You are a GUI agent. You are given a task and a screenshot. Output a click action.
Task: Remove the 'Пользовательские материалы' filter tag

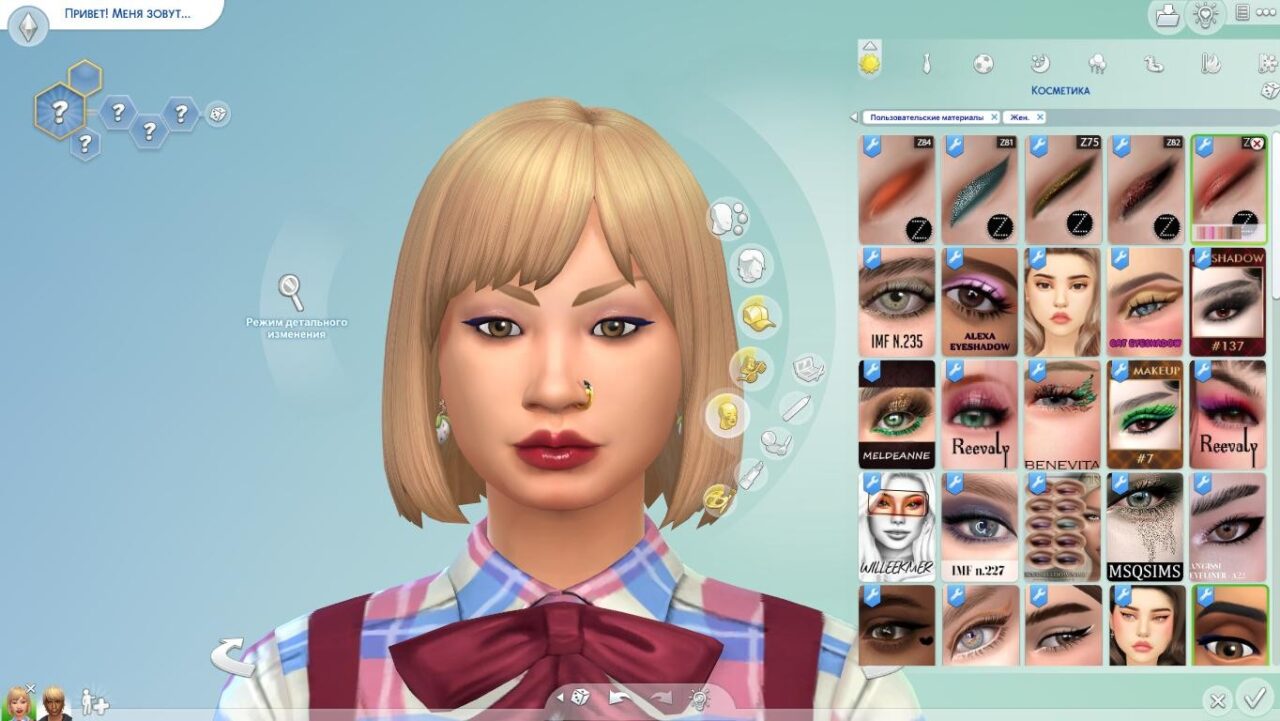coord(994,117)
